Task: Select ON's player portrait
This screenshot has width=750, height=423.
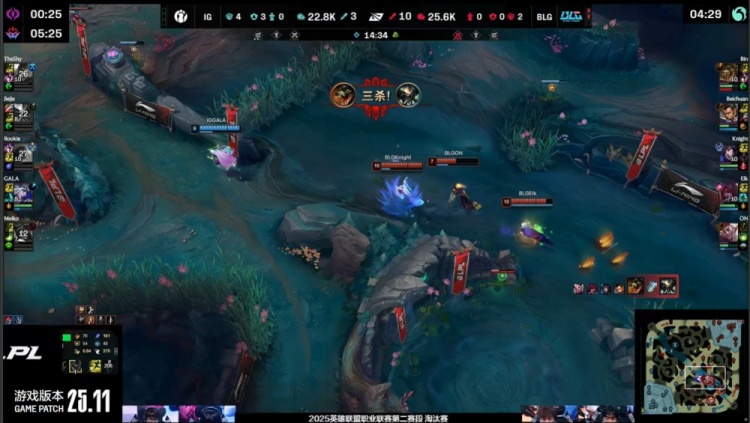Action: 727,233
